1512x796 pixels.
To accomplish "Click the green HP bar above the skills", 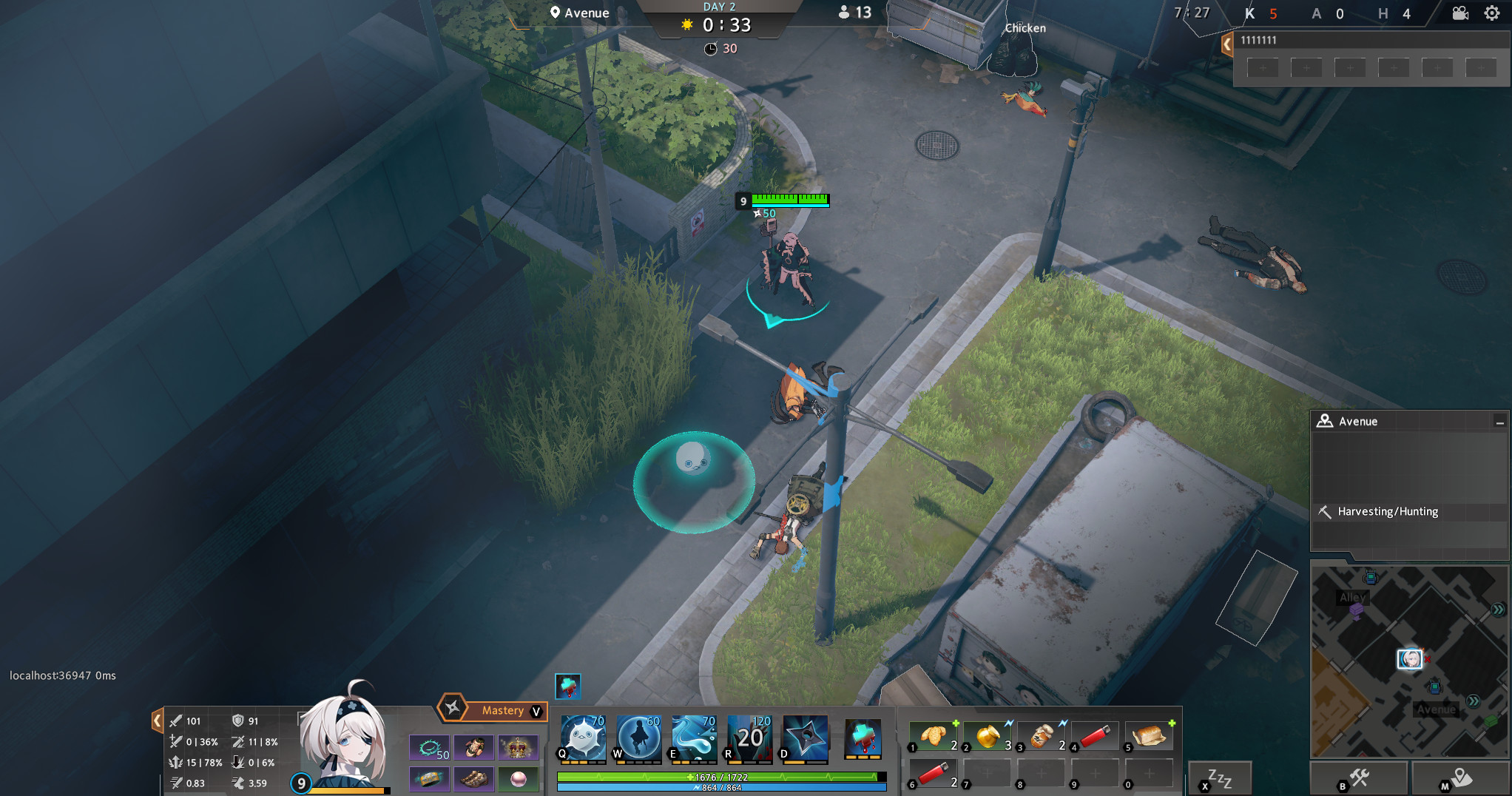I will click(721, 777).
